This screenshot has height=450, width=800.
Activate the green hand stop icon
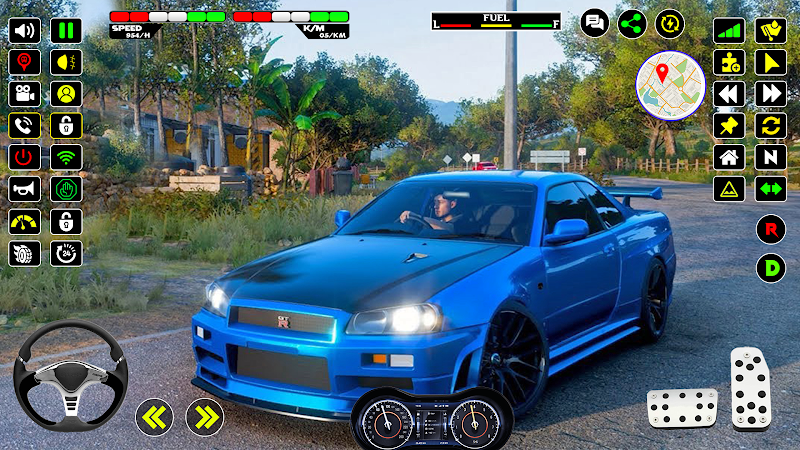pyautogui.click(x=66, y=189)
